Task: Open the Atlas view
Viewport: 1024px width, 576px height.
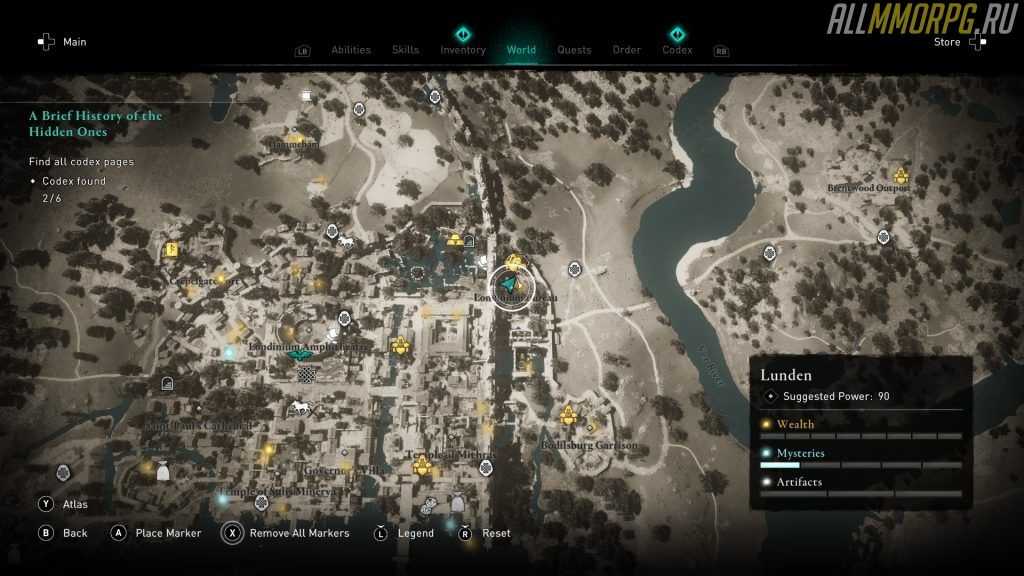Action: point(75,505)
